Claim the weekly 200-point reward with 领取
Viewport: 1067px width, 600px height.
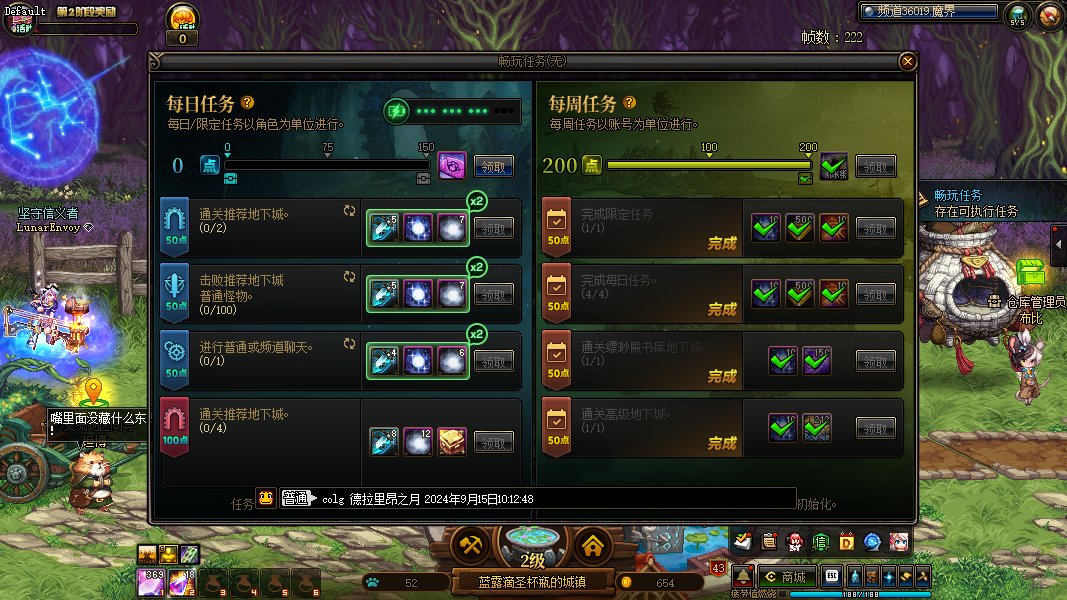tap(876, 166)
